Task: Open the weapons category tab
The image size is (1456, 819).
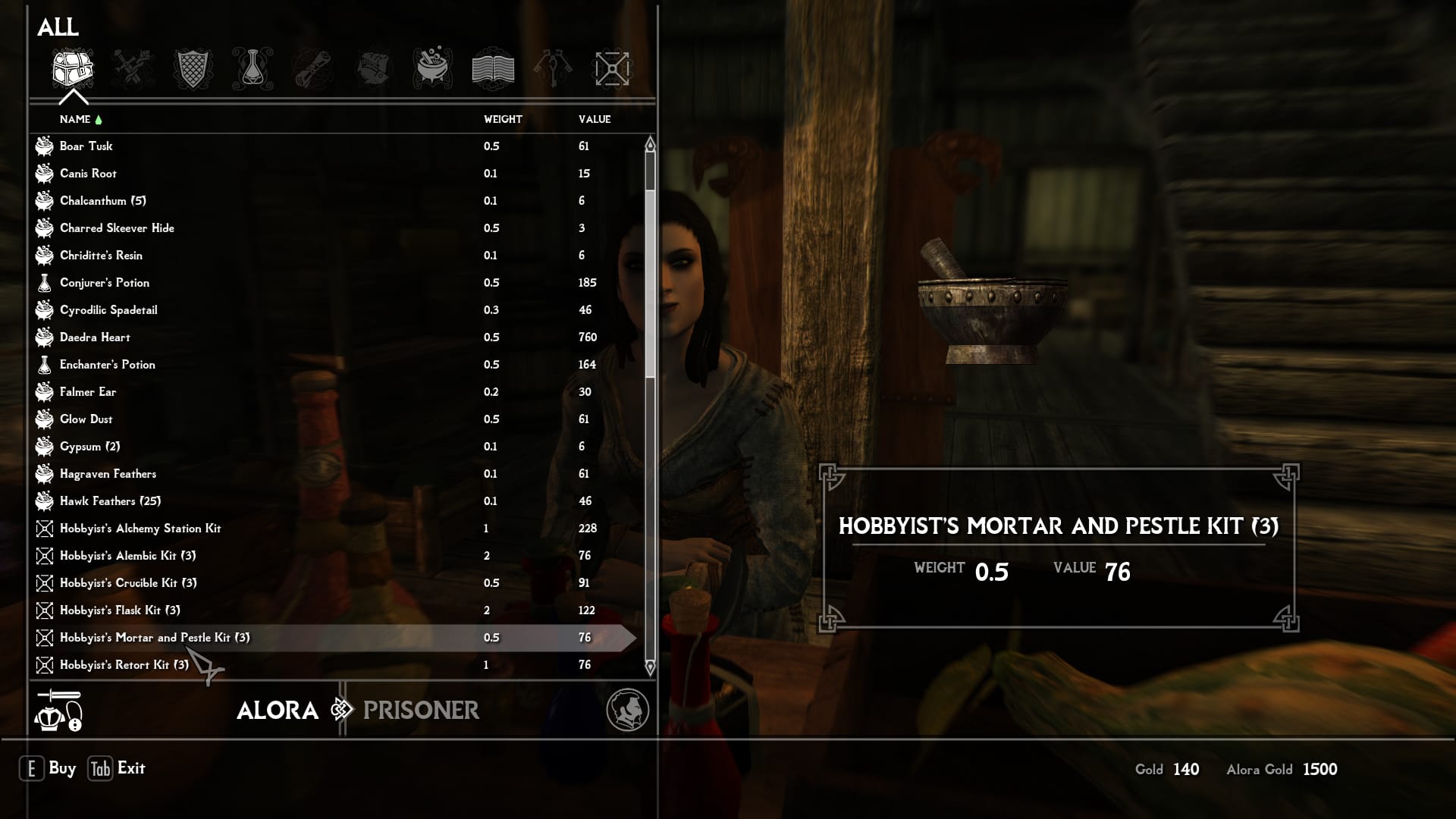Action: [x=133, y=69]
